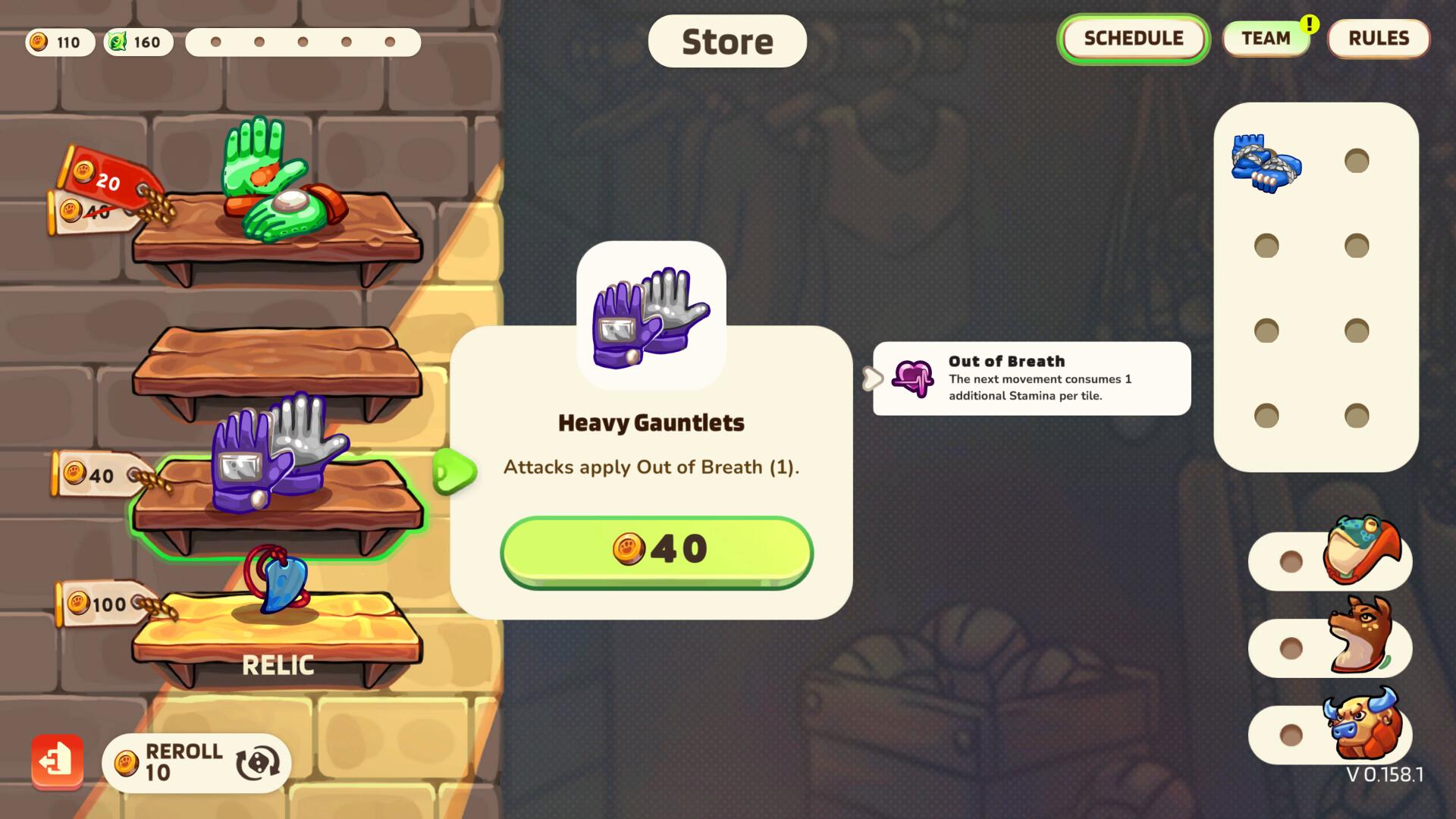Click a progress dot in the top bar
Image resolution: width=1456 pixels, height=819 pixels.
(215, 43)
